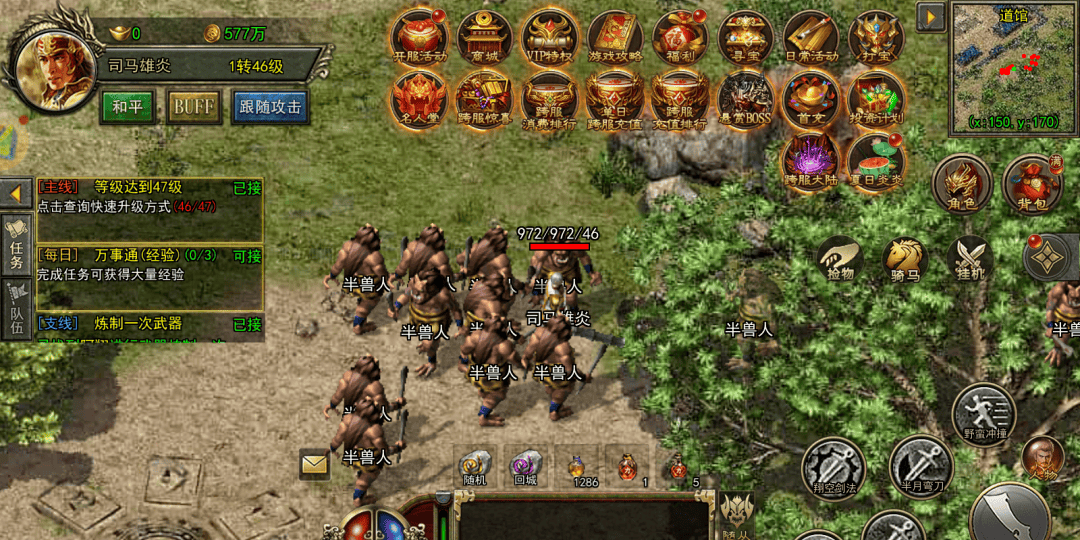Open 悬赏BOSS bounty menu
This screenshot has width=1080, height=540.
click(x=745, y=100)
